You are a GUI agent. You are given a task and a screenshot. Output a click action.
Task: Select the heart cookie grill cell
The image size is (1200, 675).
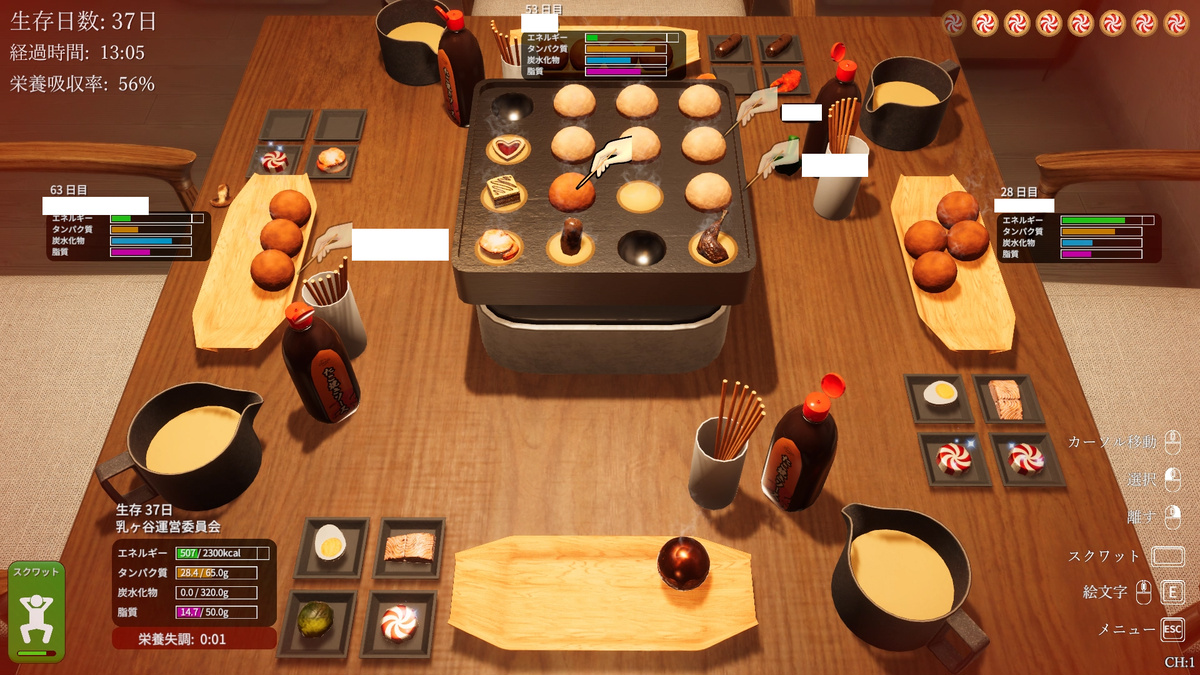click(510, 149)
